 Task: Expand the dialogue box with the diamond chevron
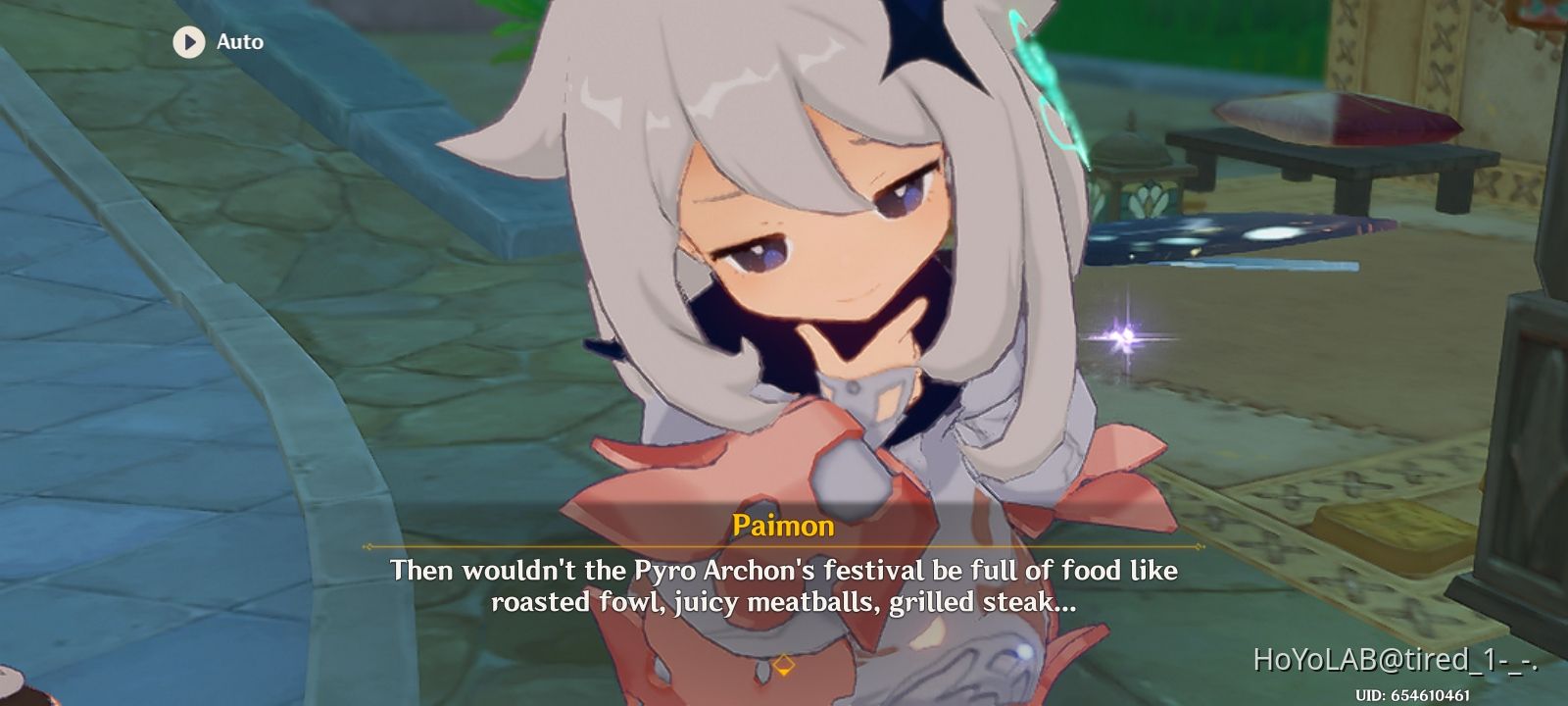tap(784, 662)
